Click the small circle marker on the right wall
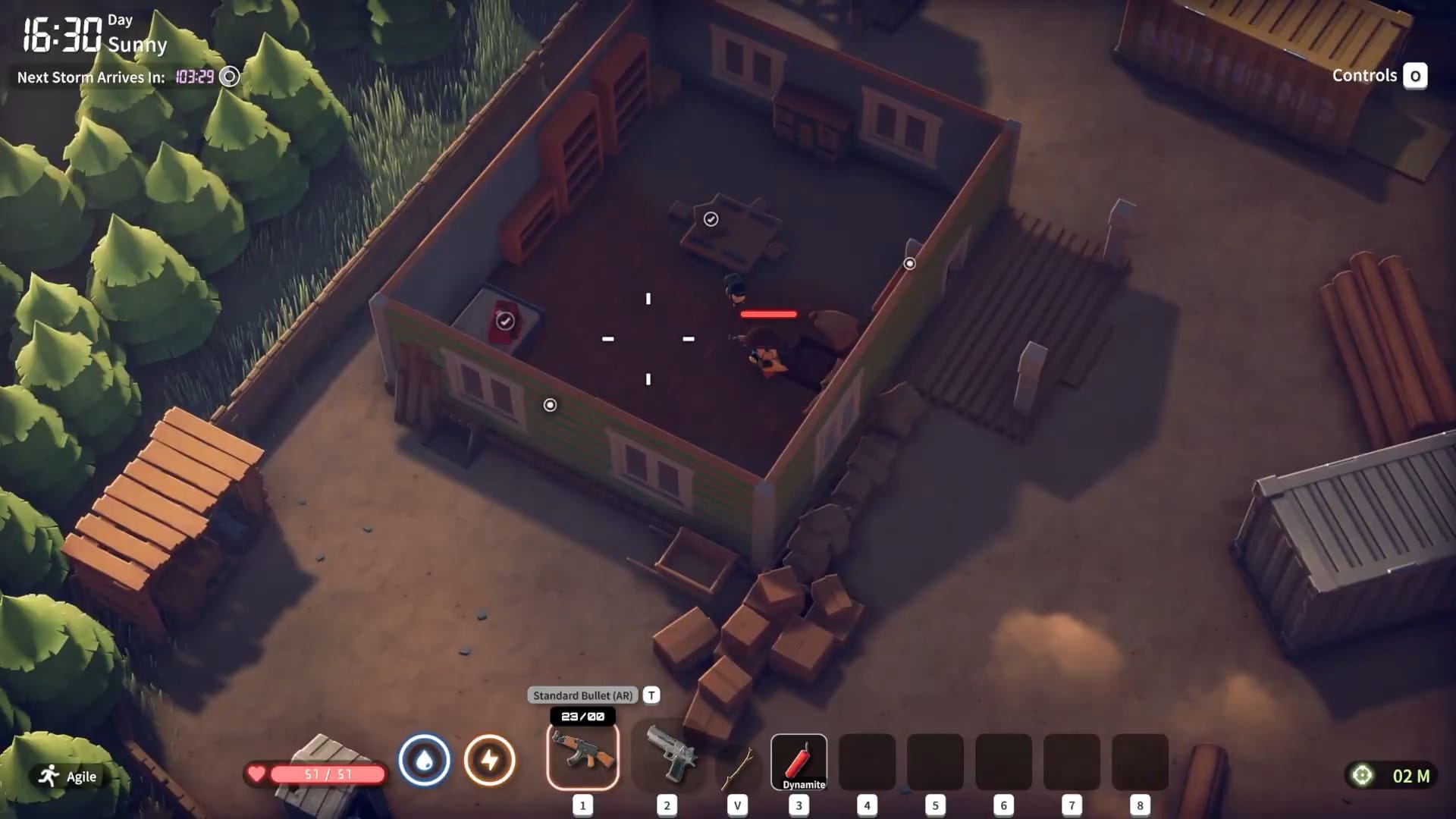Viewport: 1456px width, 819px height. tap(909, 263)
